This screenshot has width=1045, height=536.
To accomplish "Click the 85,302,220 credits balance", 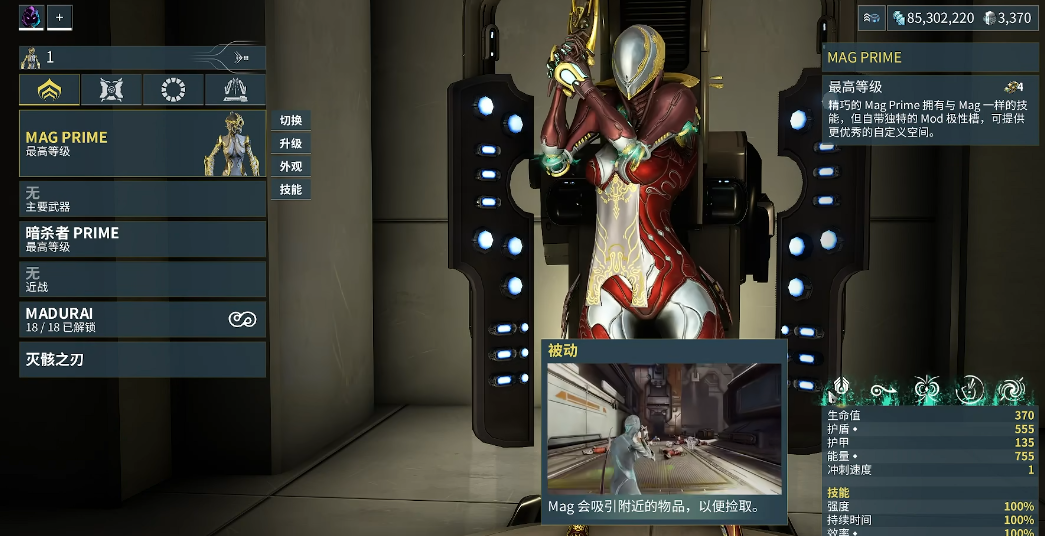I will [933, 18].
